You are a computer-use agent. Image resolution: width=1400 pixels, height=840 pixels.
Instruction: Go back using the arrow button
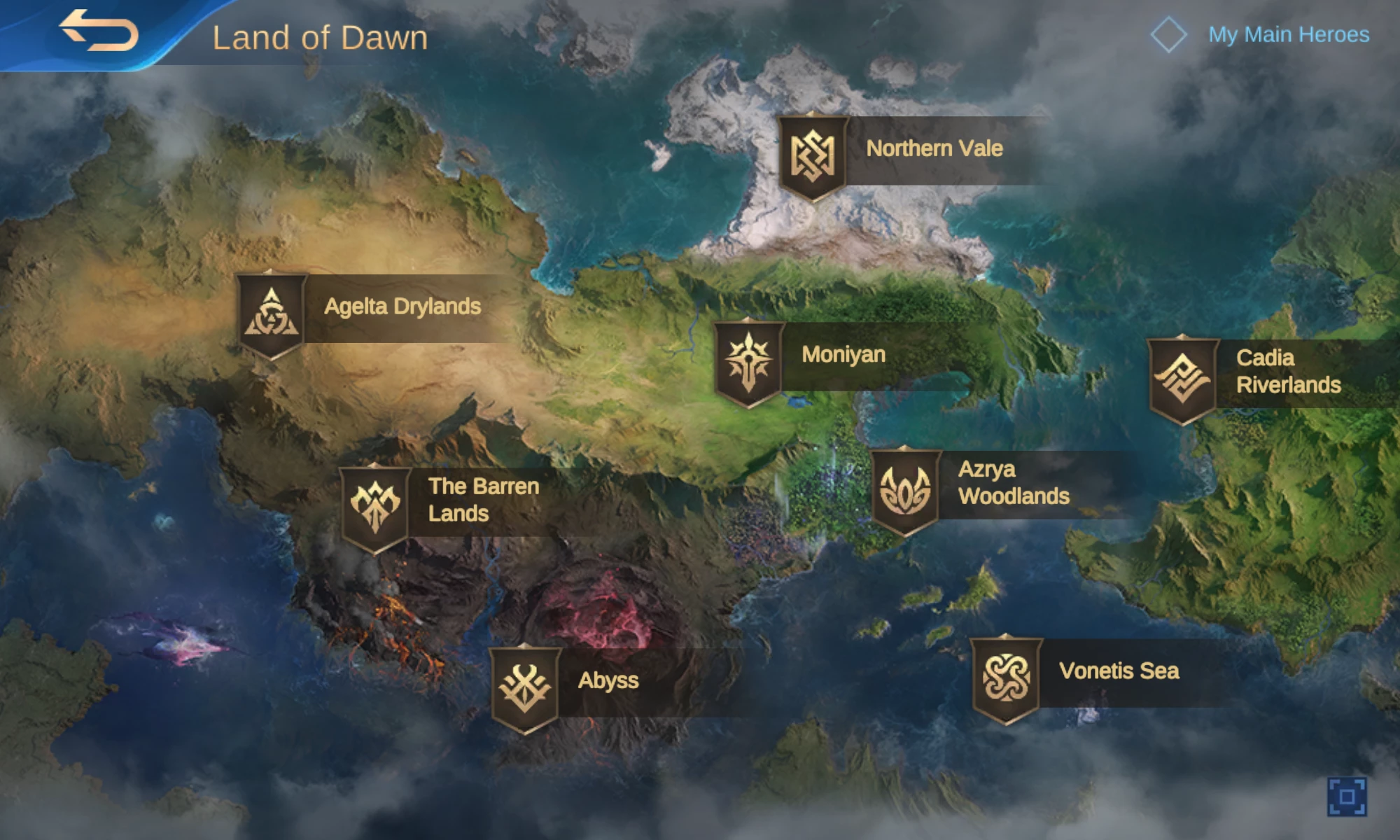click(x=98, y=31)
